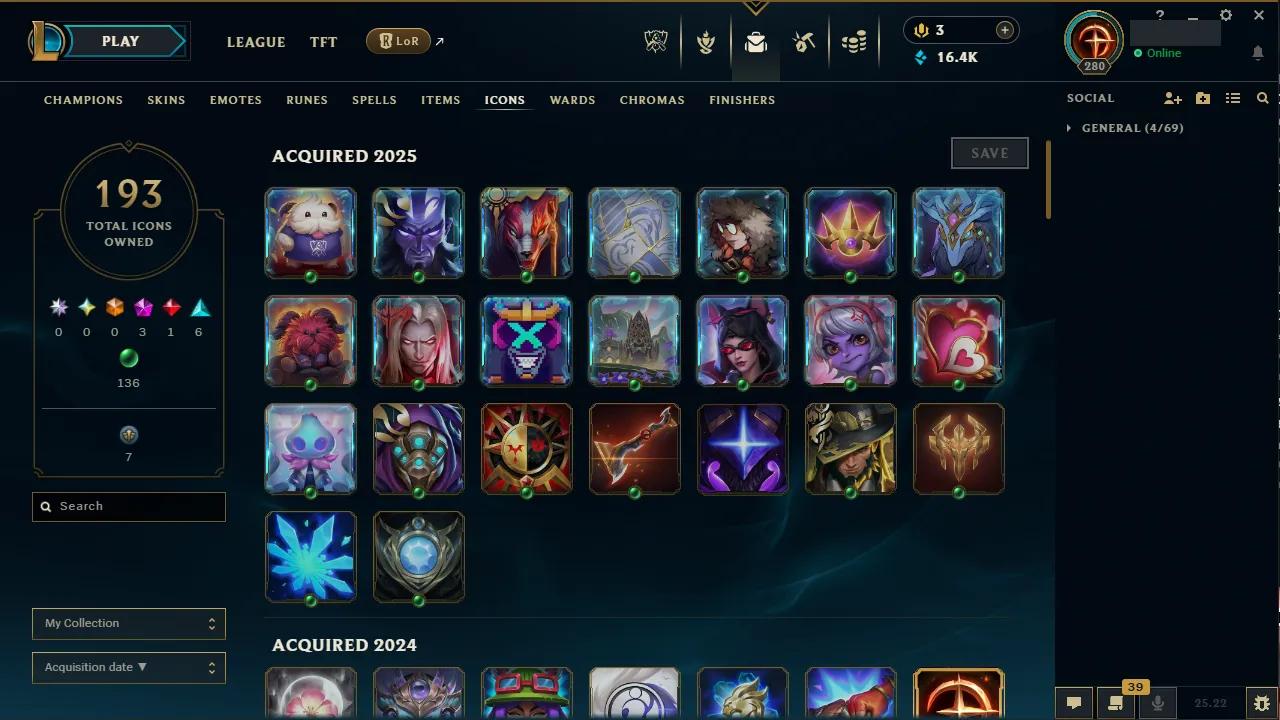Open the My Collection dropdown
The image size is (1280, 720).
(128, 623)
